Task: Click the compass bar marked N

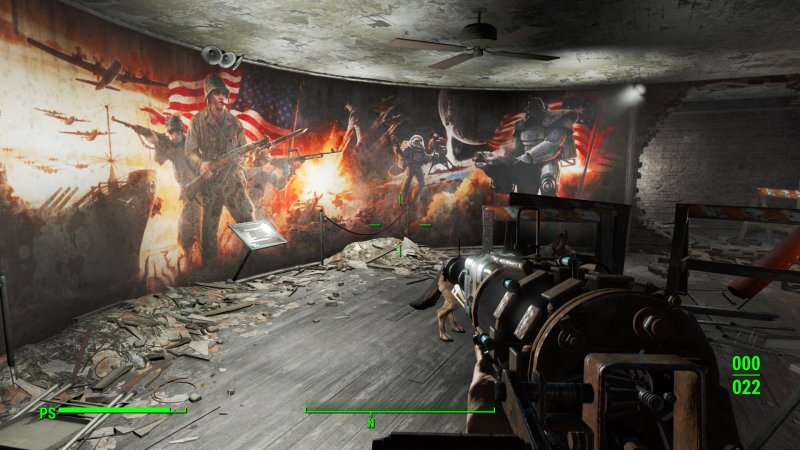Action: pos(399,411)
